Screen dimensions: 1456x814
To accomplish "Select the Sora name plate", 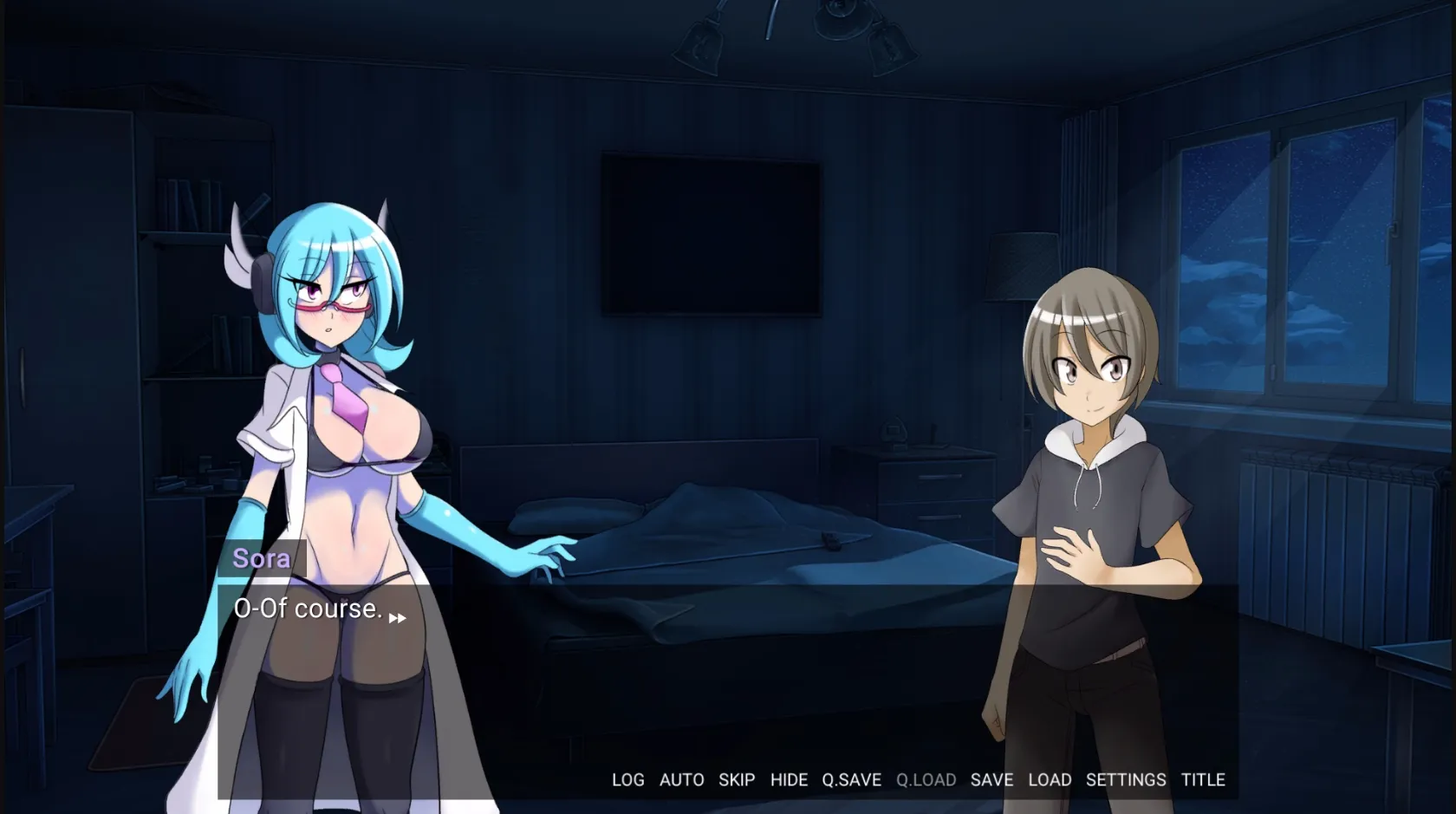I will pos(264,558).
